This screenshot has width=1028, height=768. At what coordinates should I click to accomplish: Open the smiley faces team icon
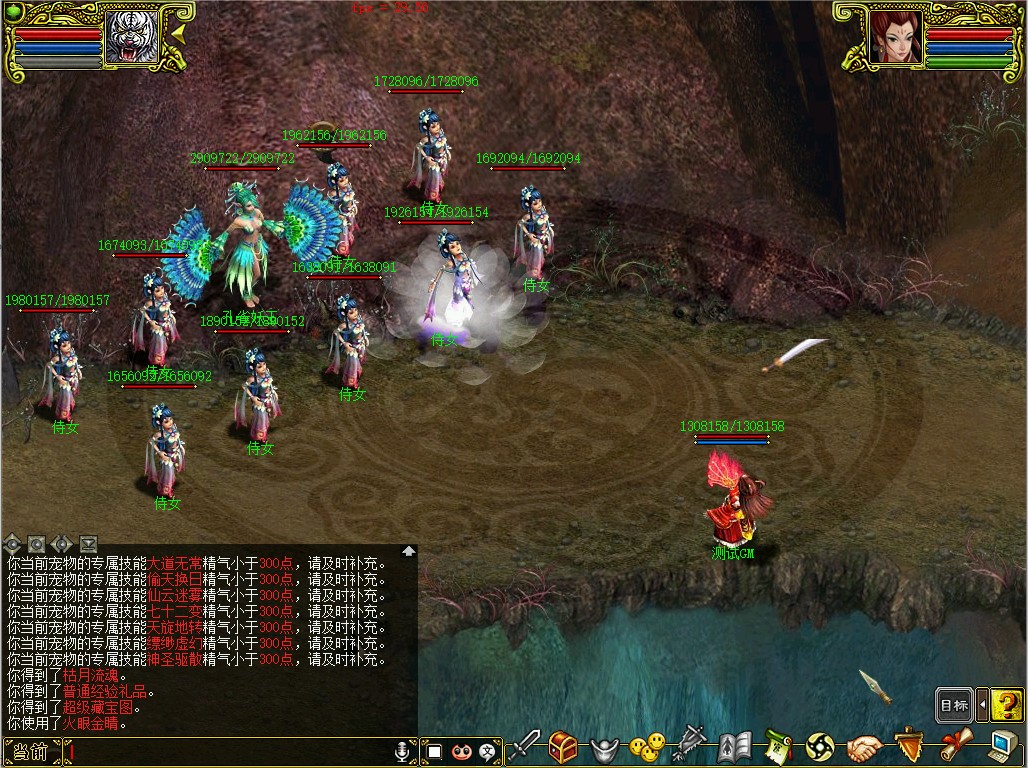pos(647,746)
